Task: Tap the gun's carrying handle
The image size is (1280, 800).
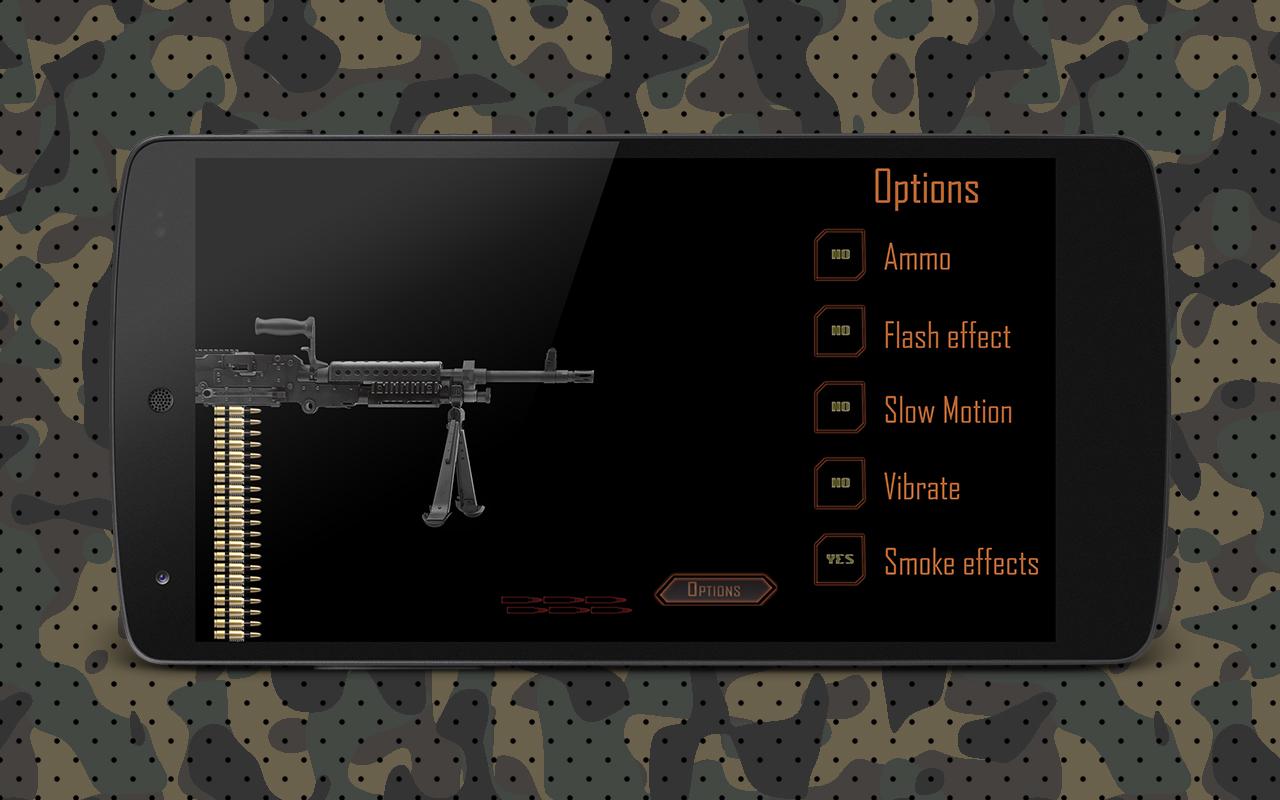Action: (x=287, y=327)
